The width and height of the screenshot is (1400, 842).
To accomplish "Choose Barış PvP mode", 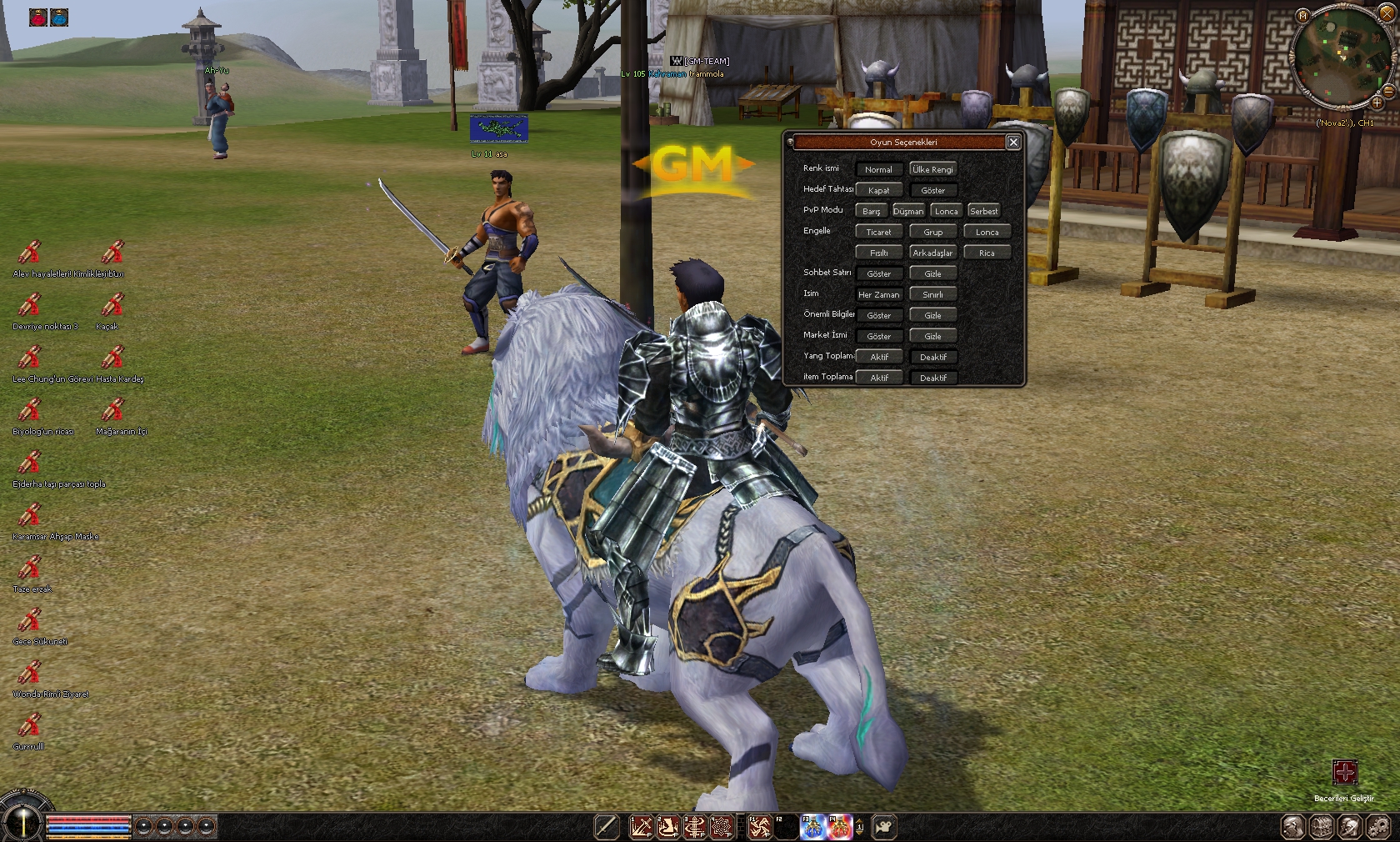I will point(871,211).
